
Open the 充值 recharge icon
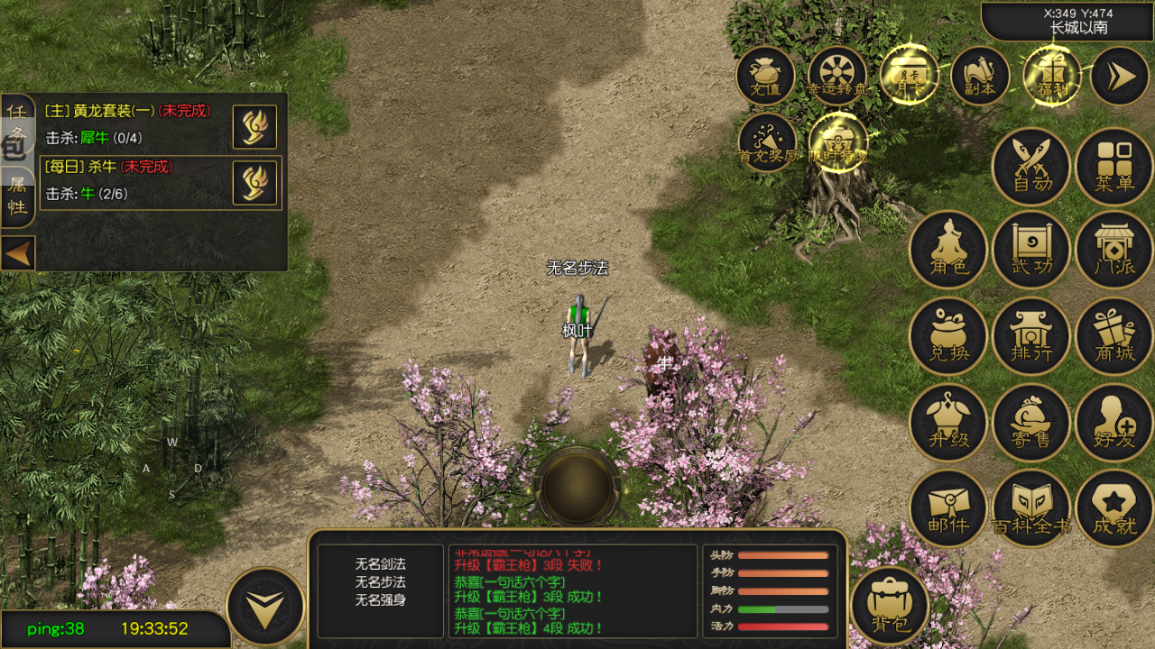766,76
